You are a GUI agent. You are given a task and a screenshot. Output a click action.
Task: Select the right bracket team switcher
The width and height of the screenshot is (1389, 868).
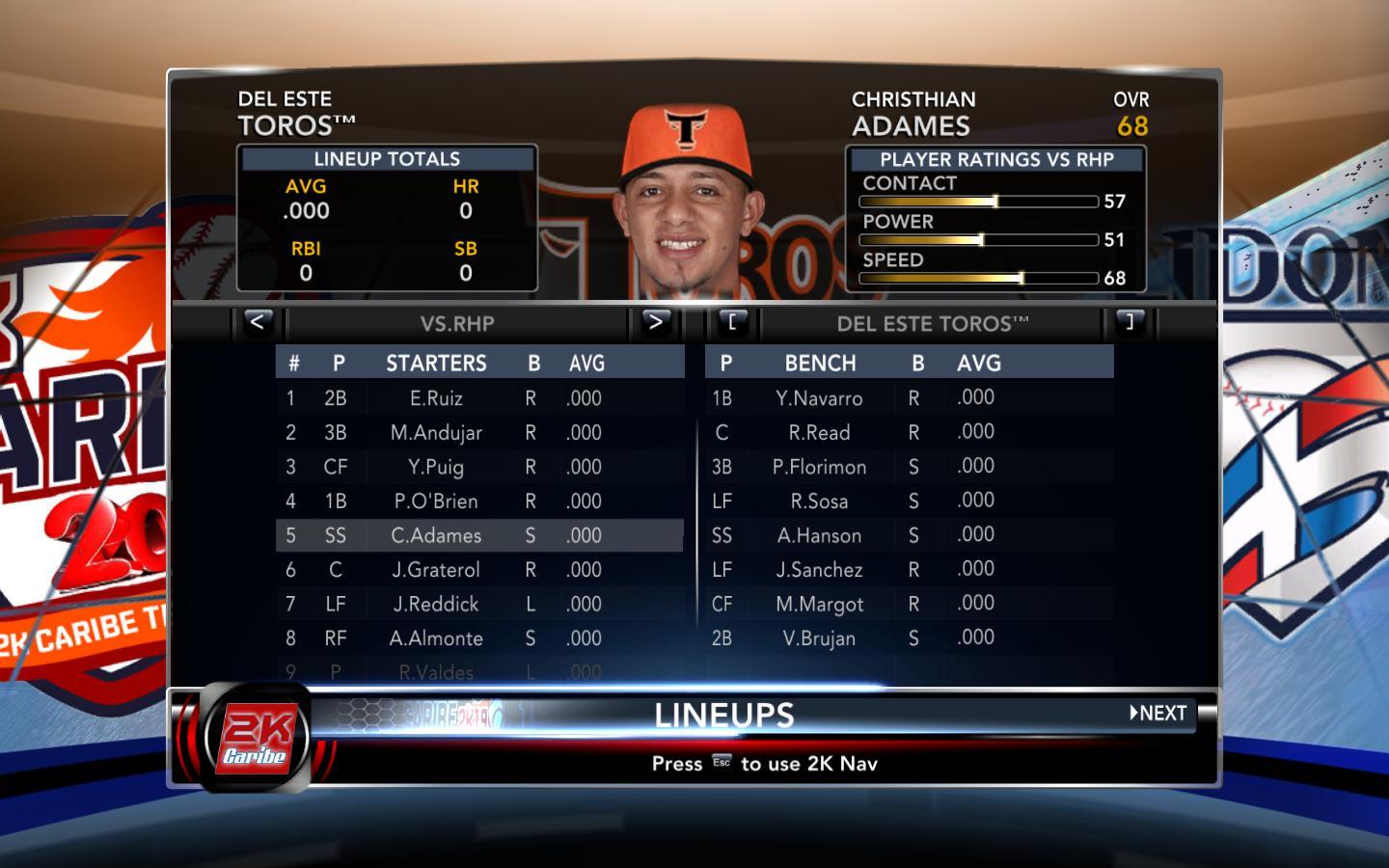coord(1130,322)
